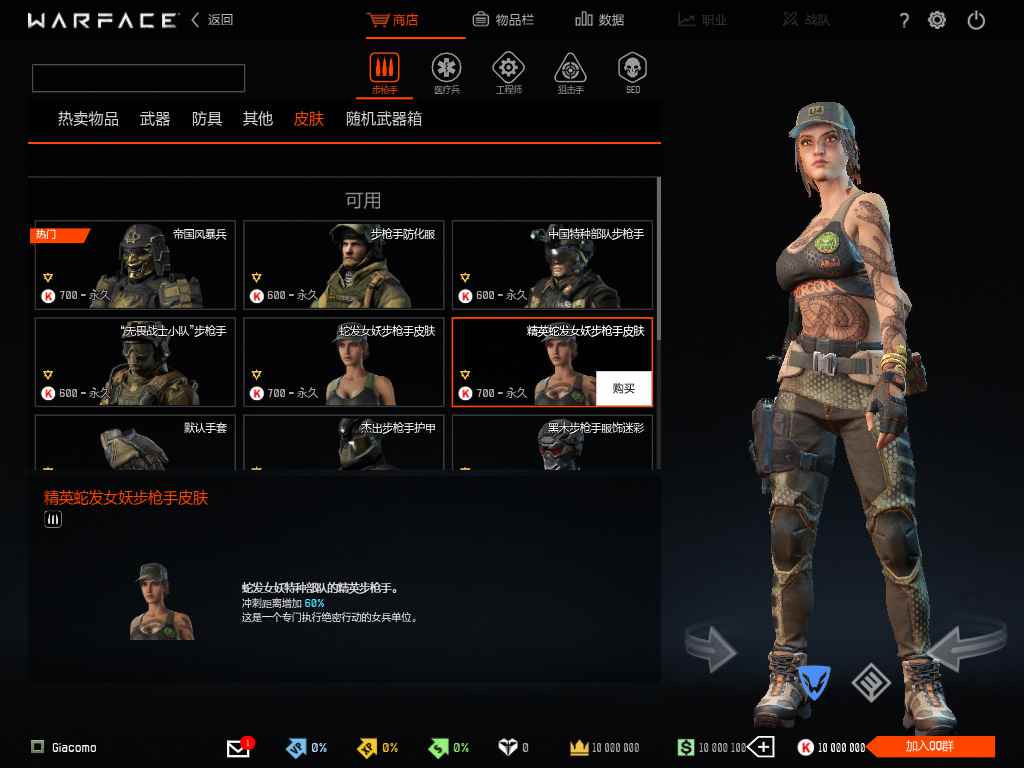
Task: Open the help question mark
Action: coord(904,21)
